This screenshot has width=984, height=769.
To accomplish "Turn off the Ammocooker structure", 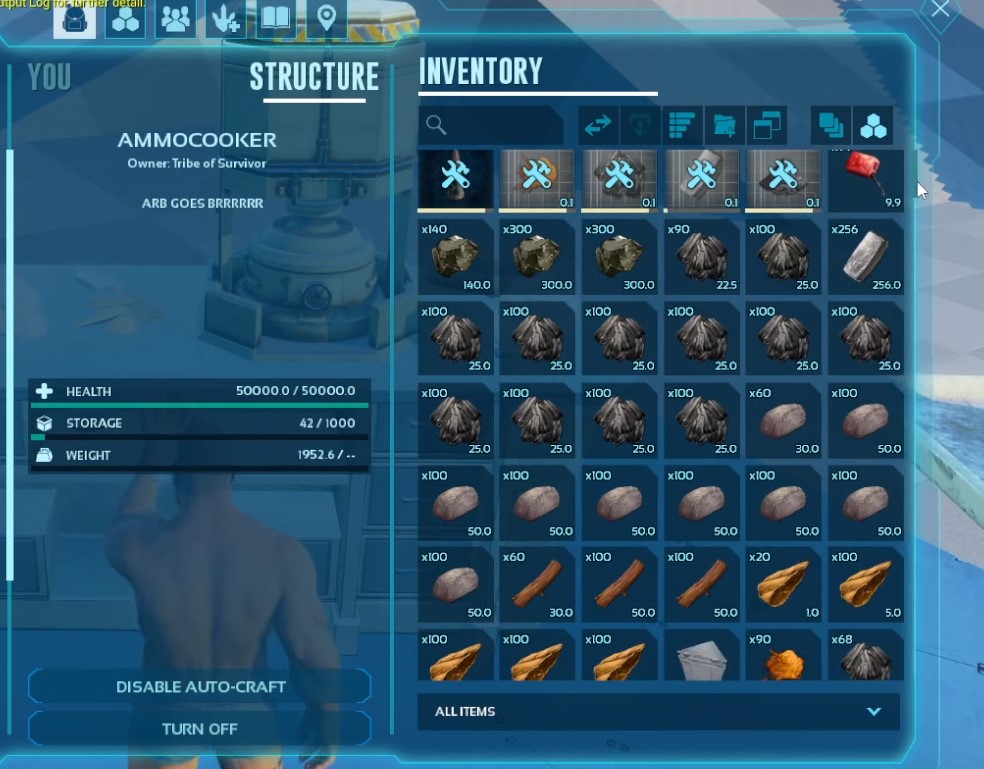I will pyautogui.click(x=200, y=729).
